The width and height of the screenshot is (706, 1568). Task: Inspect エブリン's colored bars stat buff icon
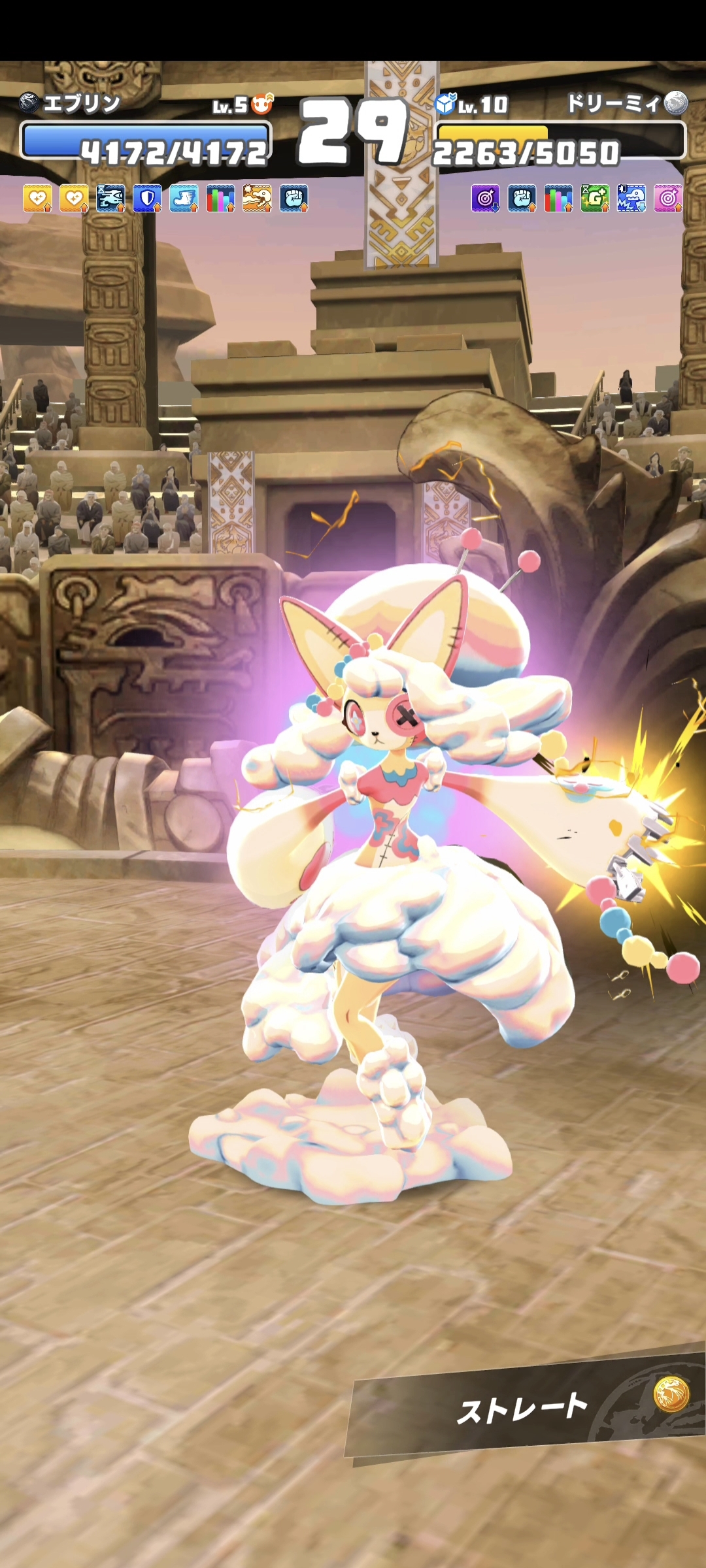click(220, 199)
